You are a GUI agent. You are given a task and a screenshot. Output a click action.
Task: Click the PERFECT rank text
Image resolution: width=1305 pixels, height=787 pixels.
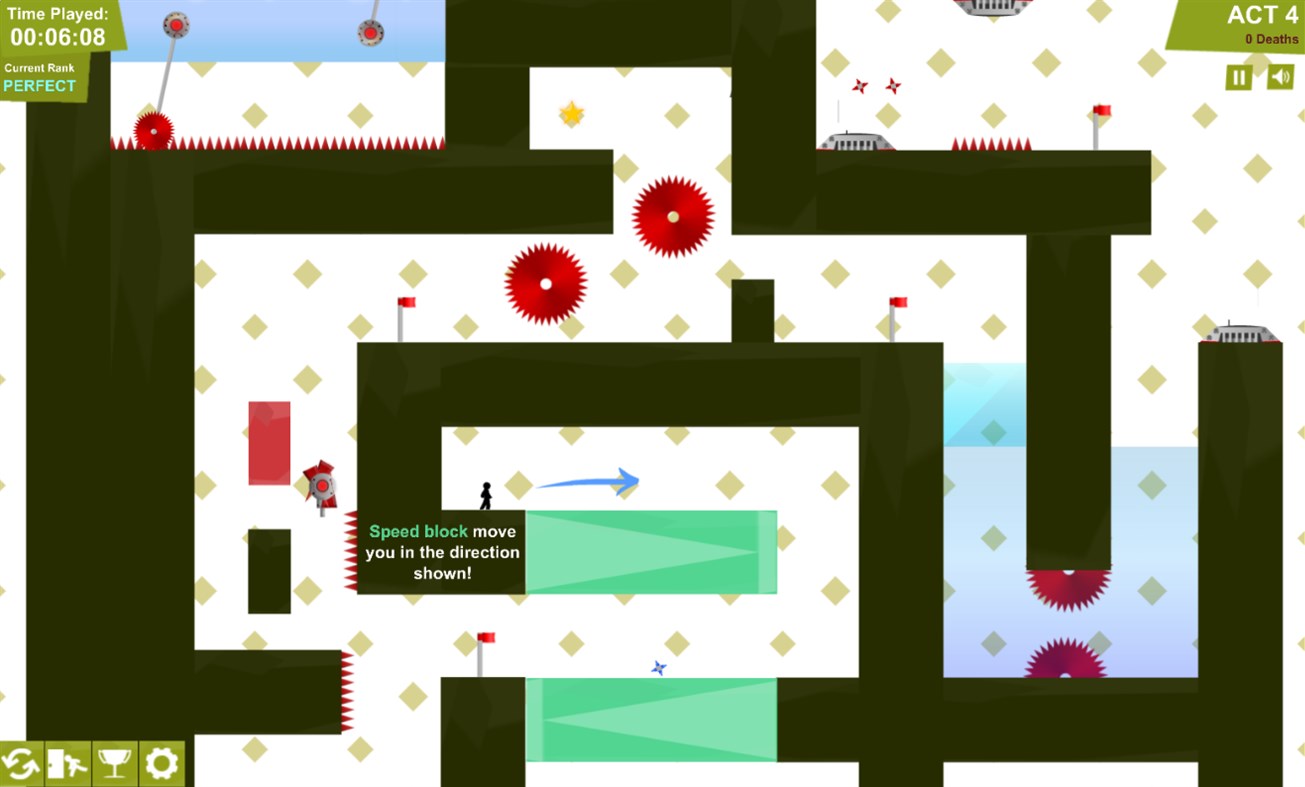[40, 86]
